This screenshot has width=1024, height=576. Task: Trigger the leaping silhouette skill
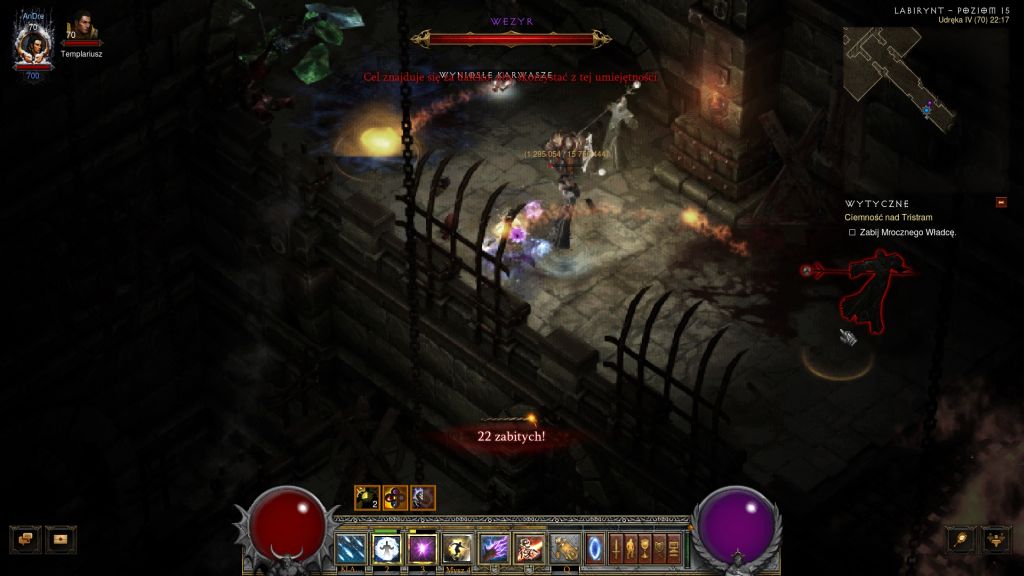[458, 548]
